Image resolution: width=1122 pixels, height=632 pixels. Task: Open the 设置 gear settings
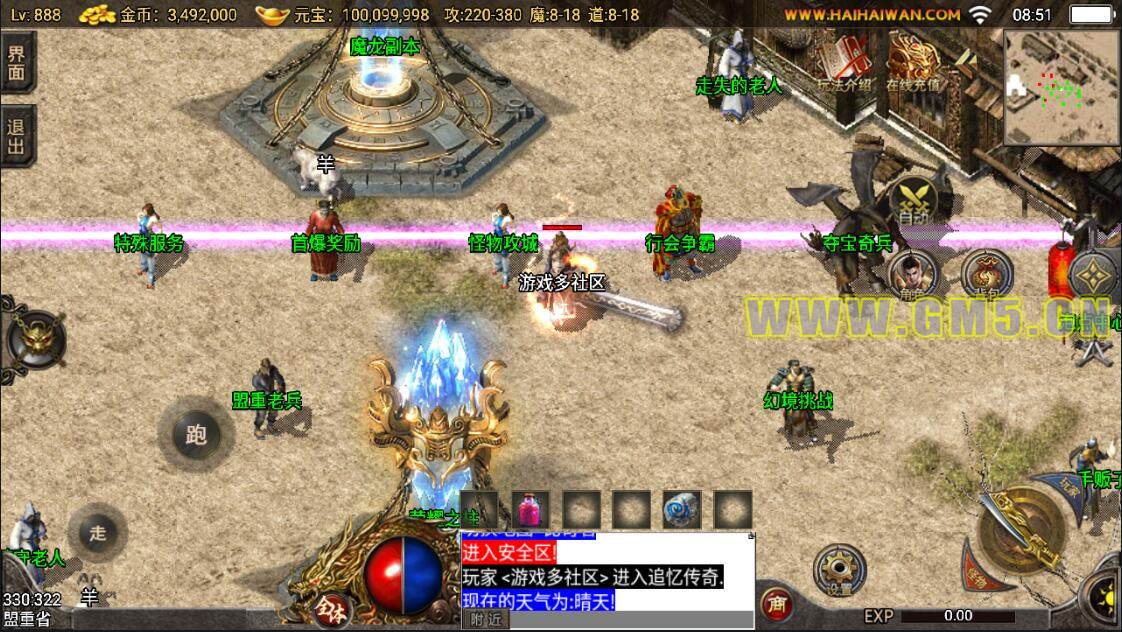(837, 571)
